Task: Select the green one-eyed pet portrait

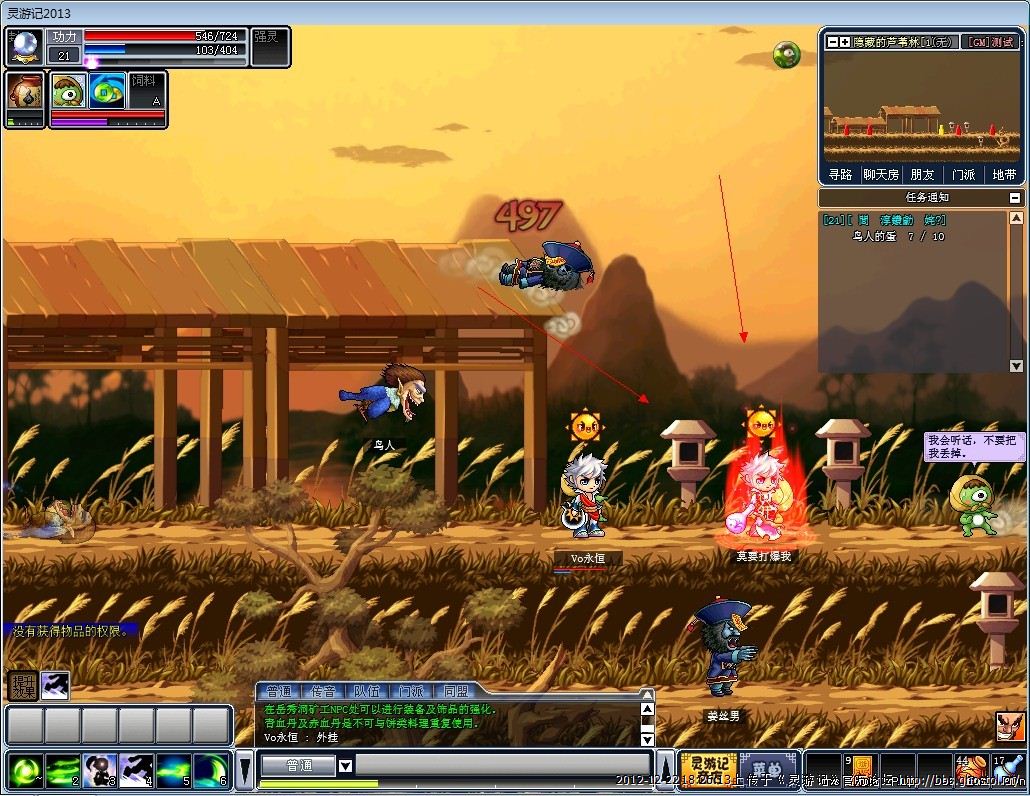Action: point(69,93)
